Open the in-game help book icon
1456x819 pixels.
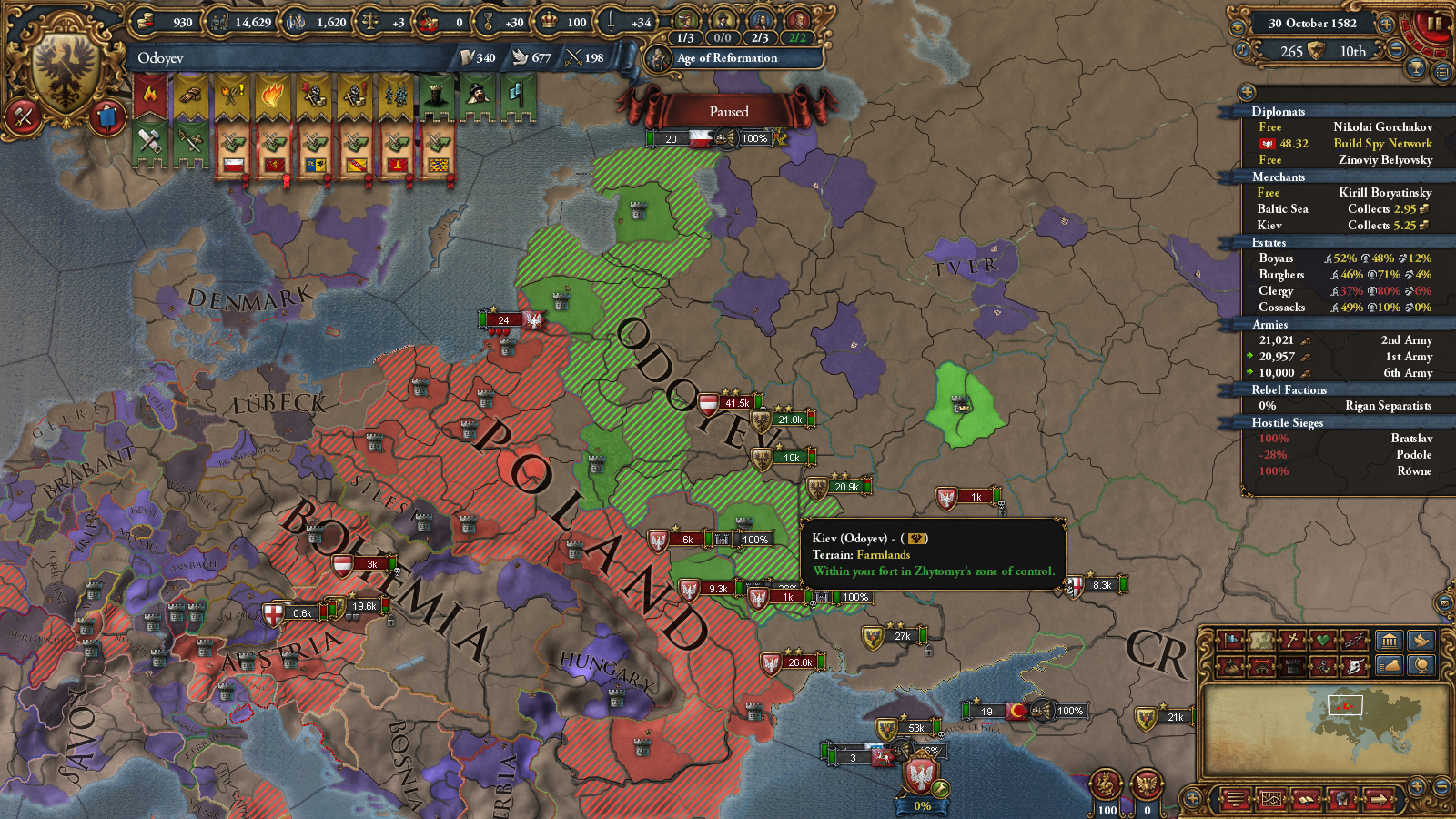click(x=1305, y=799)
